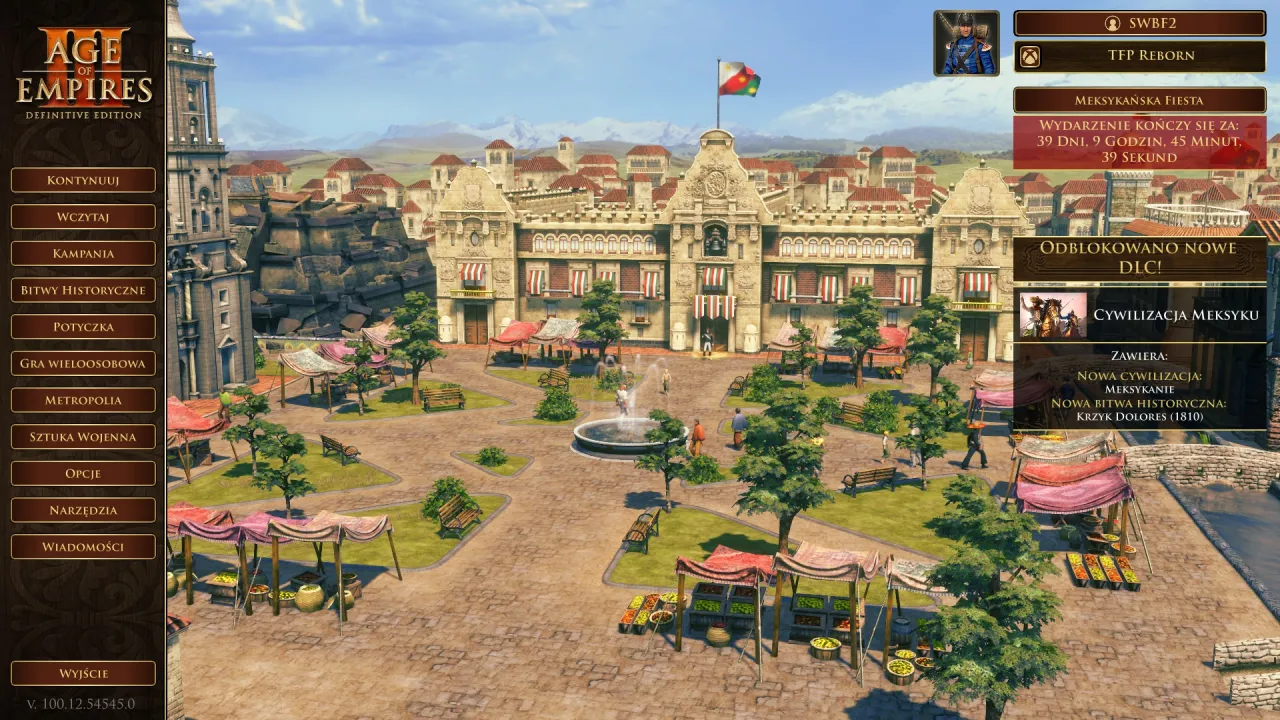Screen dimensions: 1280x720
Task: Open Bitwy Historyczne
Action: pyautogui.click(x=82, y=290)
